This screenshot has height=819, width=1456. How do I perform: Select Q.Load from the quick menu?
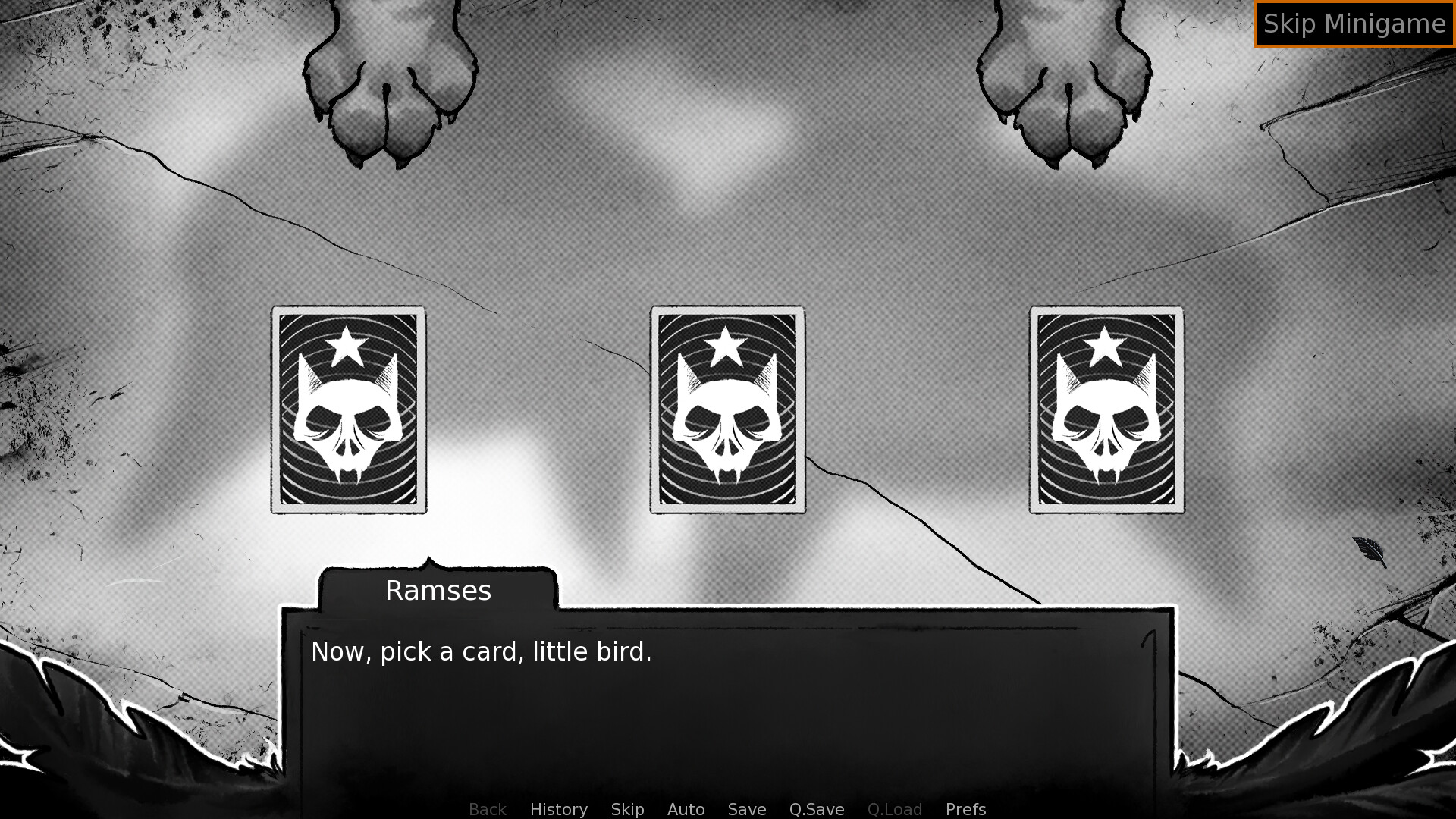coord(895,809)
